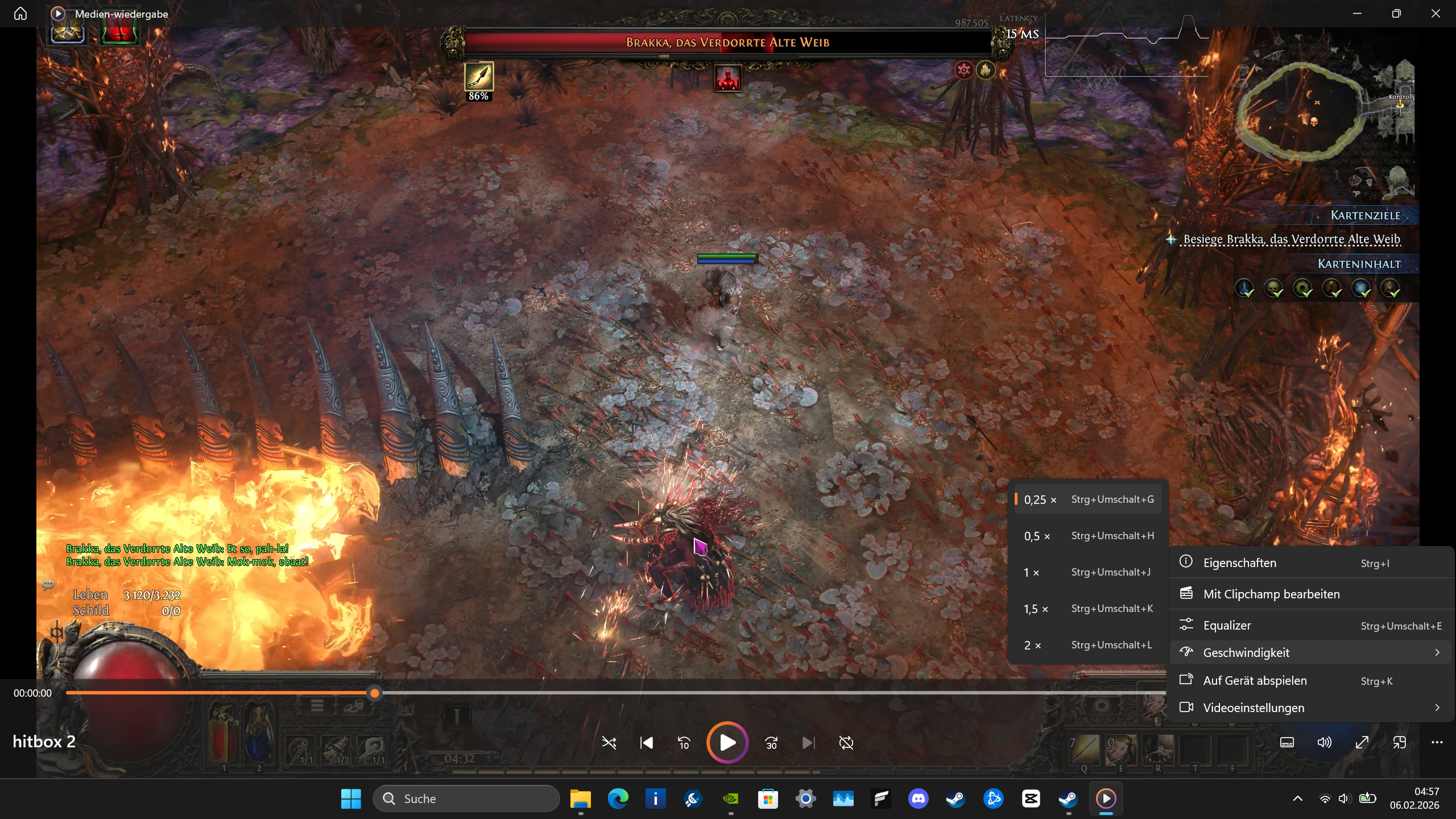Viewport: 1456px width, 819px height.
Task: Click the blue starburst map content icon
Action: (1362, 288)
